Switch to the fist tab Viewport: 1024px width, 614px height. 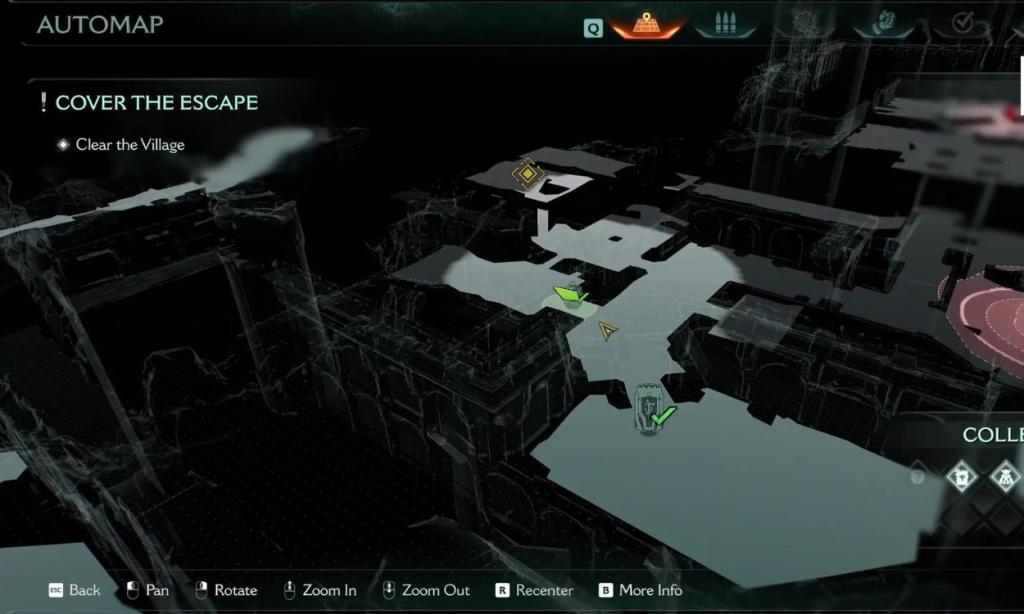pyautogui.click(x=885, y=24)
